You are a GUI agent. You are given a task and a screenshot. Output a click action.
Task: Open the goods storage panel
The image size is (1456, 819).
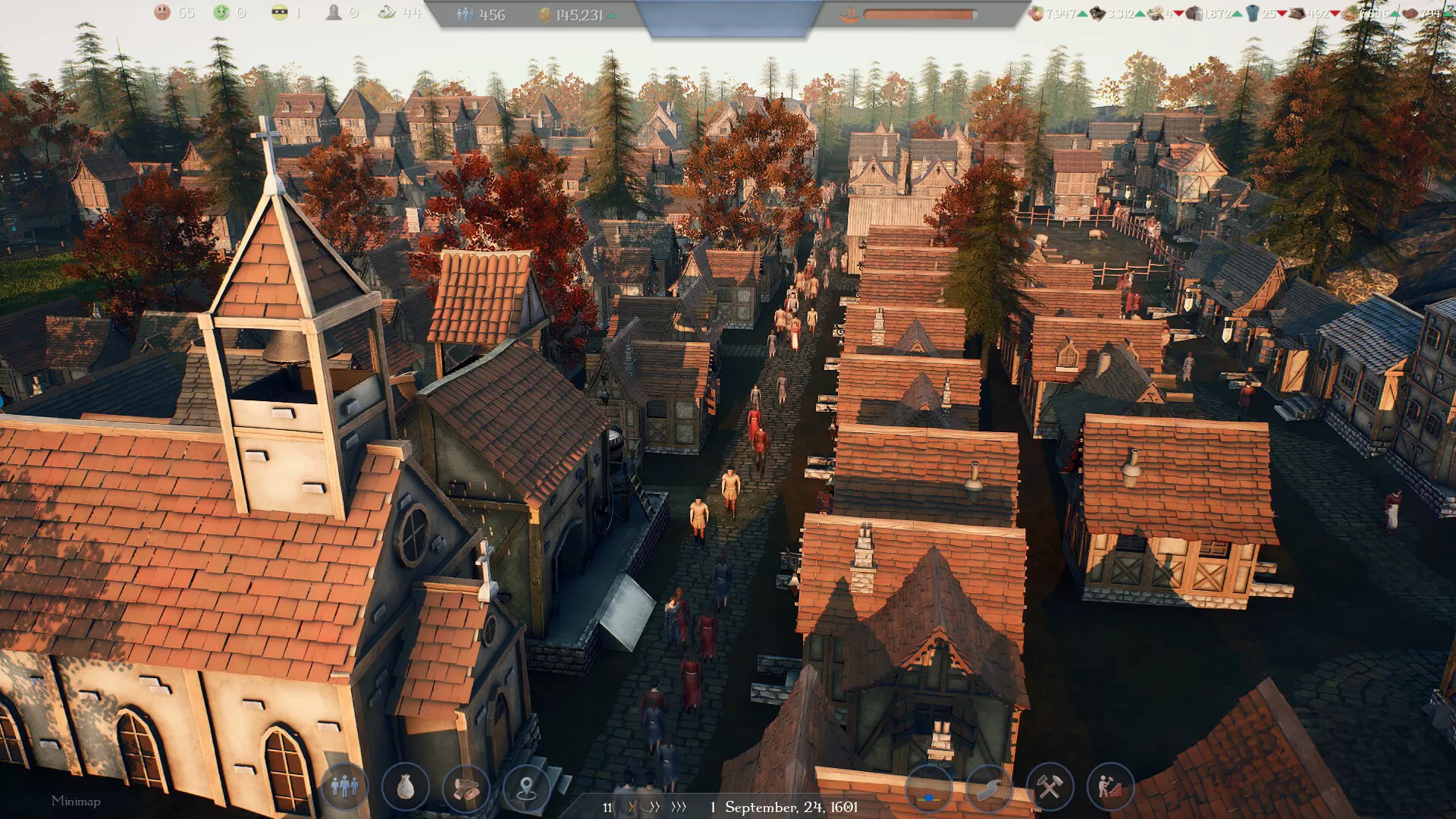(x=407, y=789)
